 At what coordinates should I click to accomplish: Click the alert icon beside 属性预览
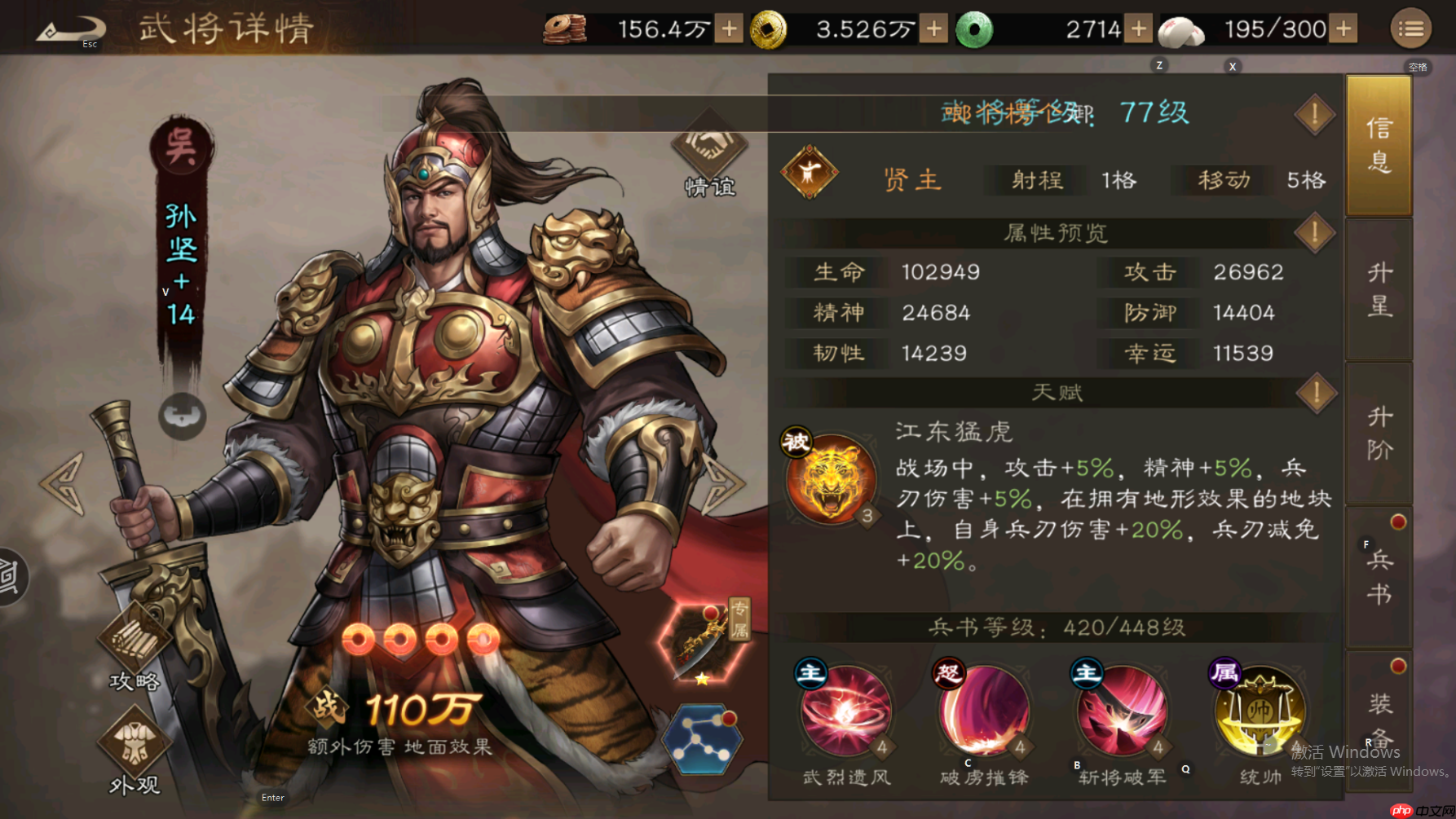[1313, 232]
